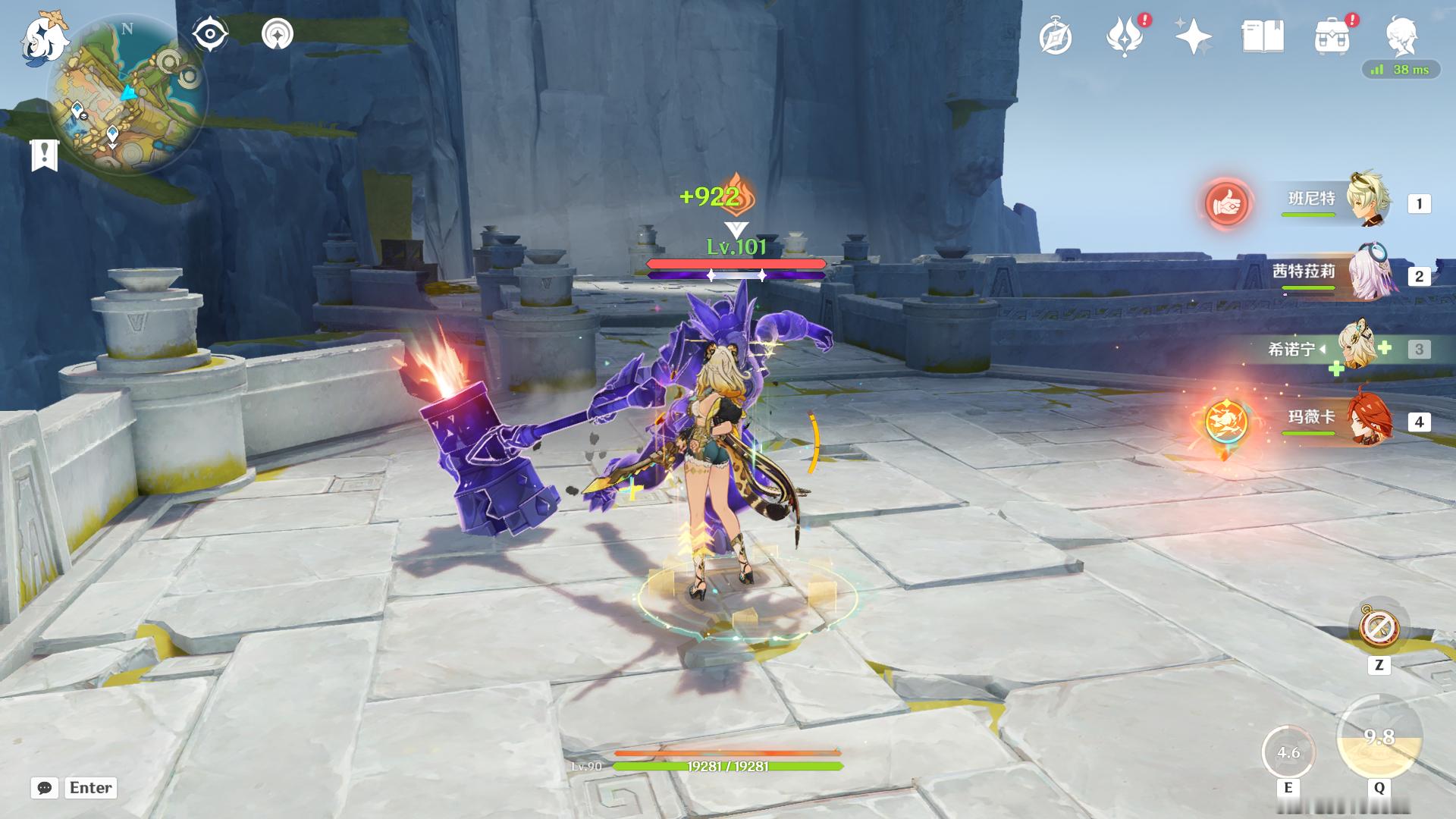
Task: Open the quest exclamation banner icon
Action: (44, 155)
